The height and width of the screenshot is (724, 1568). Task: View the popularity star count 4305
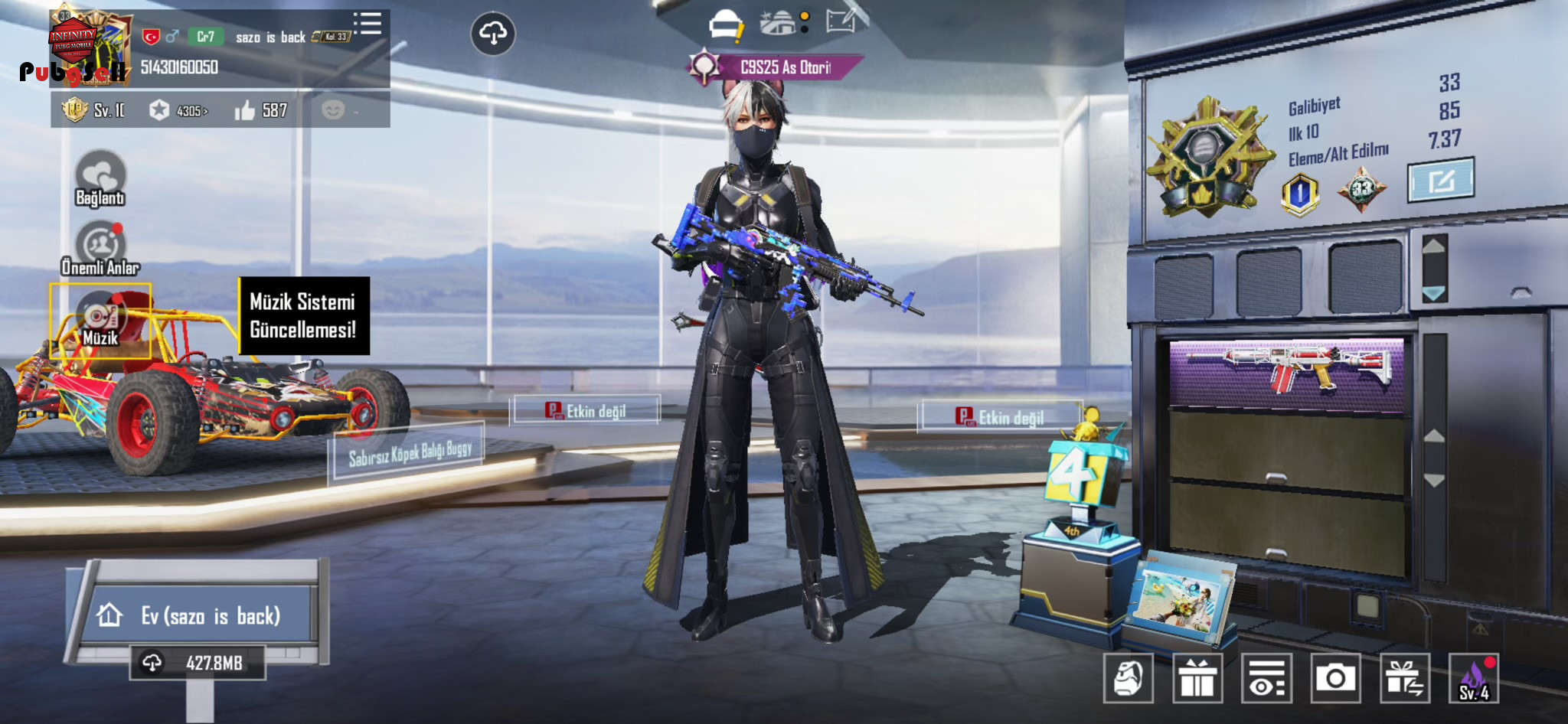tap(181, 111)
